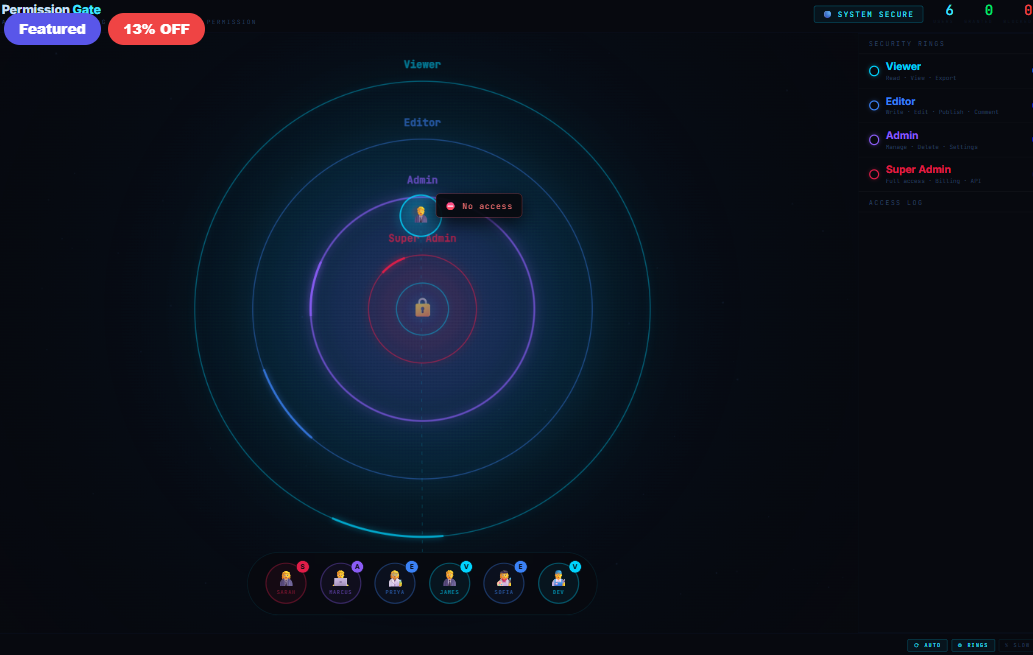
Task: Choose the Admin security ring row
Action: (945, 139)
